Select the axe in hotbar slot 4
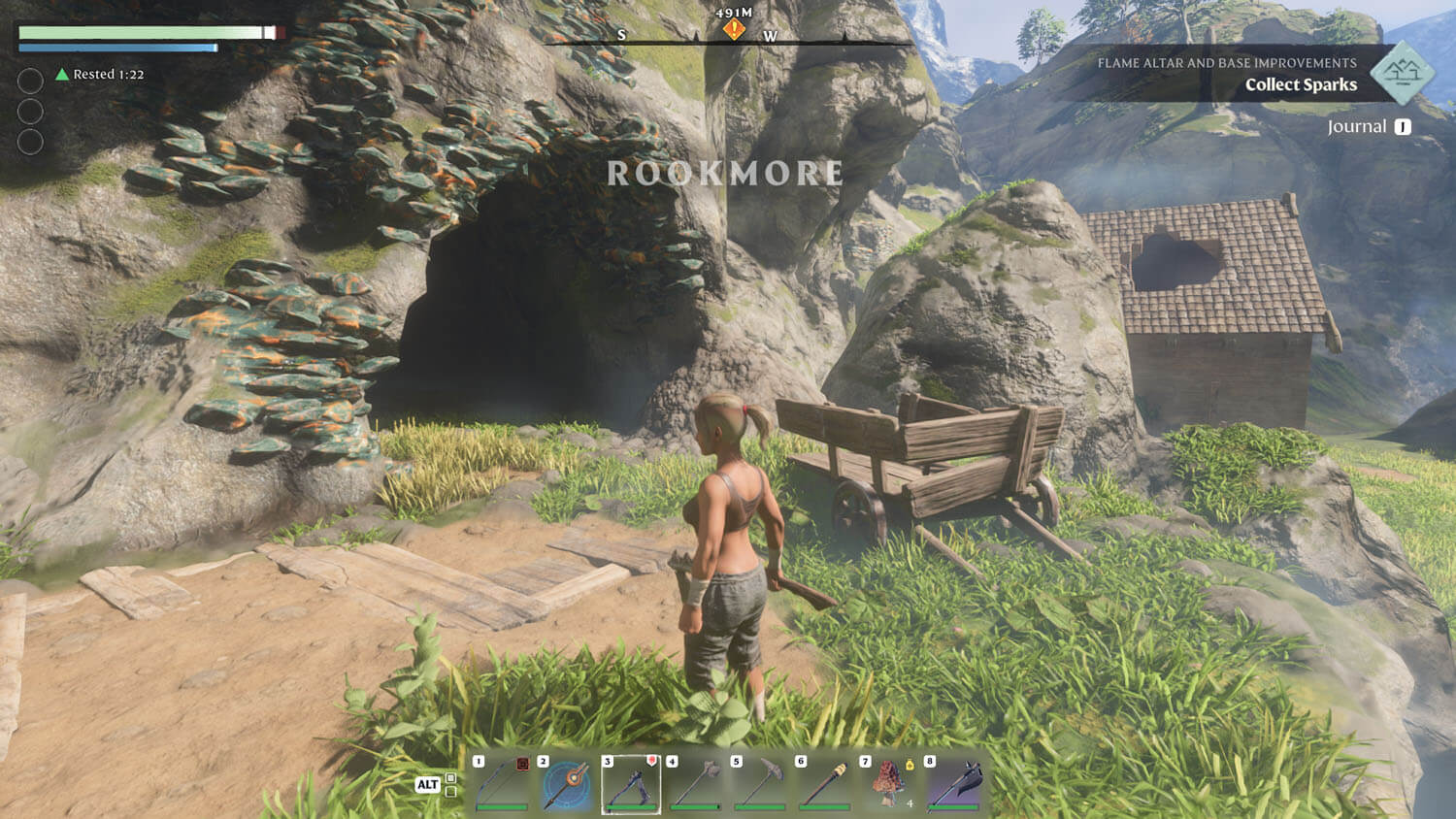The height and width of the screenshot is (819, 1456). [696, 784]
